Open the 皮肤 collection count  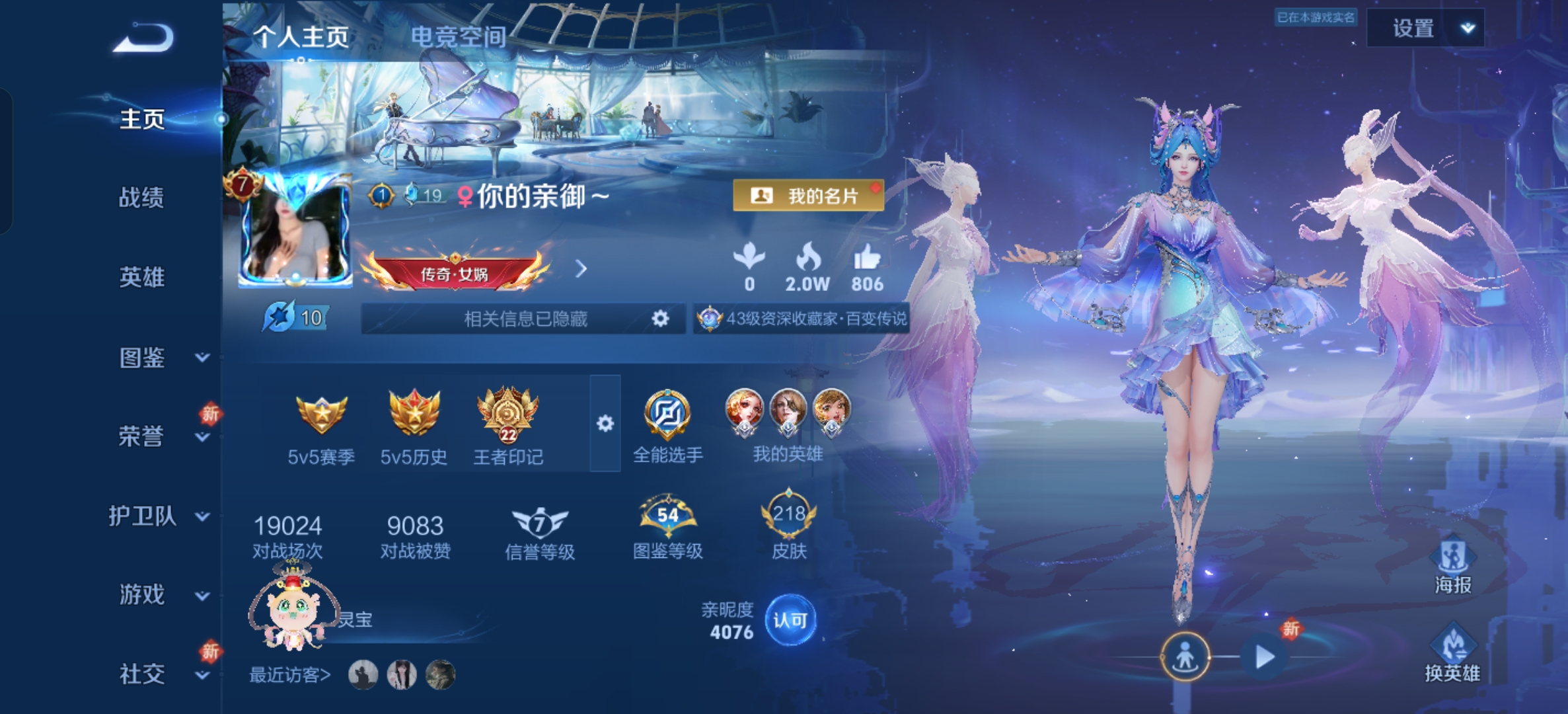789,524
